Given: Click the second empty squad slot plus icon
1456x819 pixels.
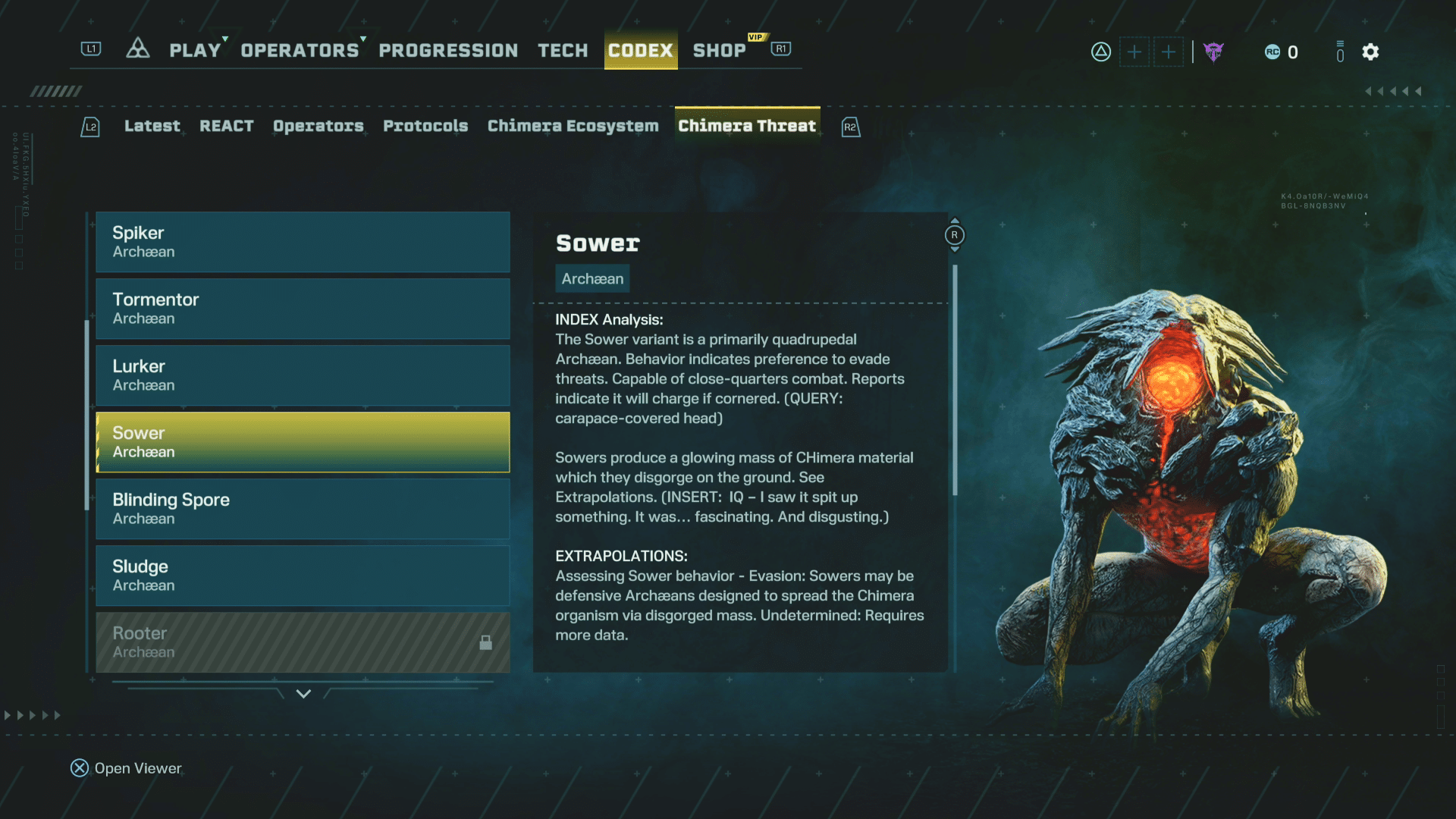Looking at the screenshot, I should point(1169,52).
